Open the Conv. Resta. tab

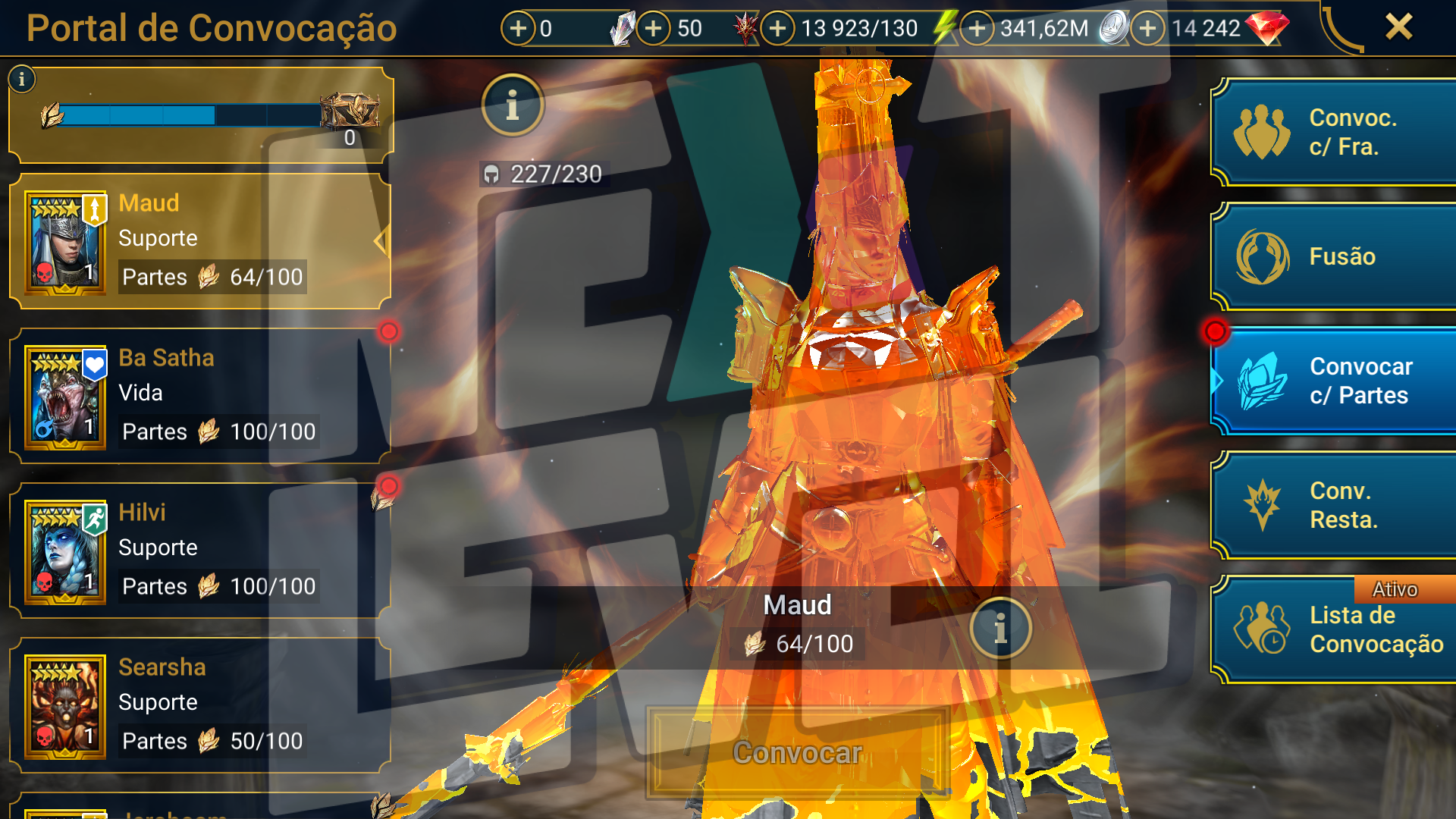click(x=1335, y=505)
